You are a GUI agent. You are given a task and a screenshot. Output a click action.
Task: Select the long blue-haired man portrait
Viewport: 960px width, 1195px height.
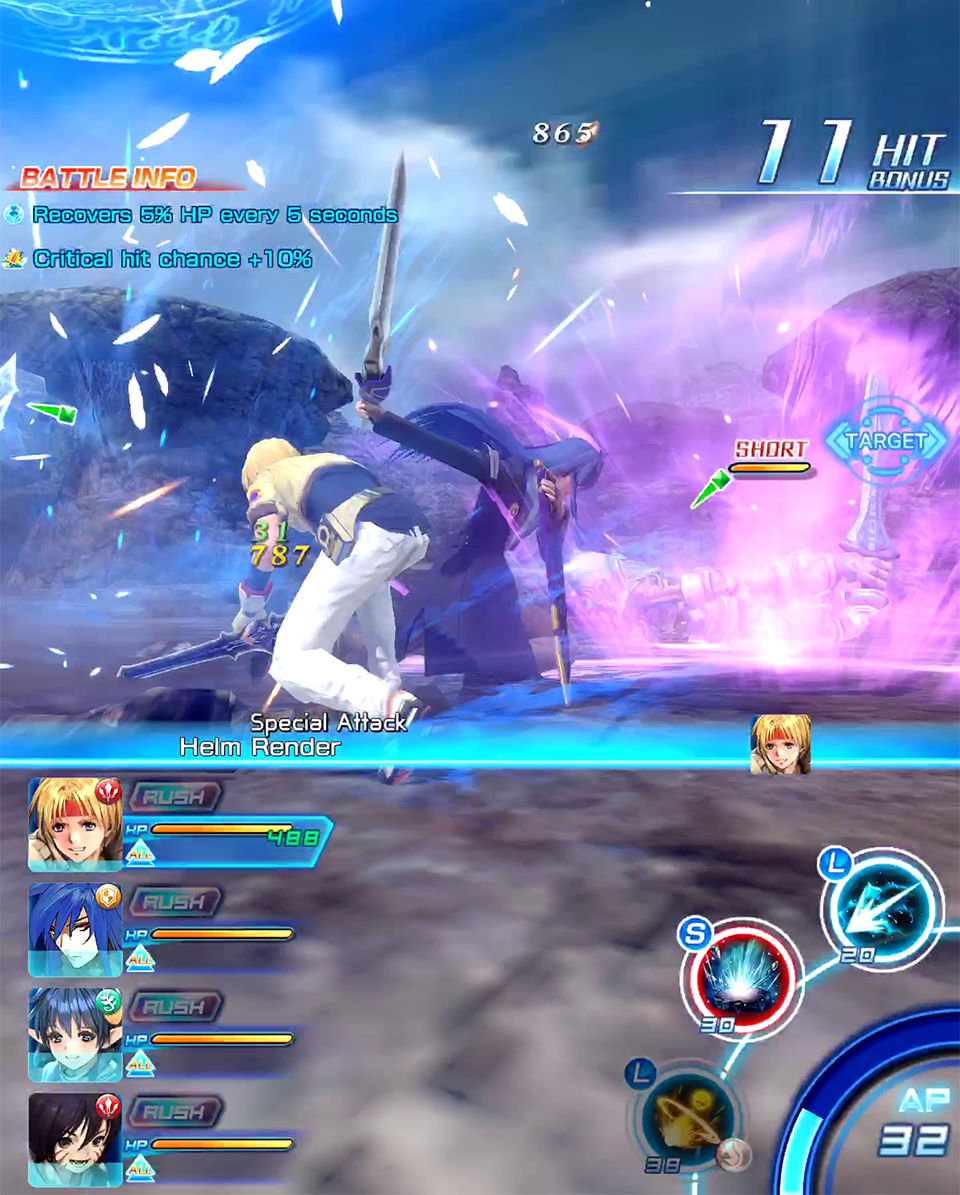coord(75,928)
